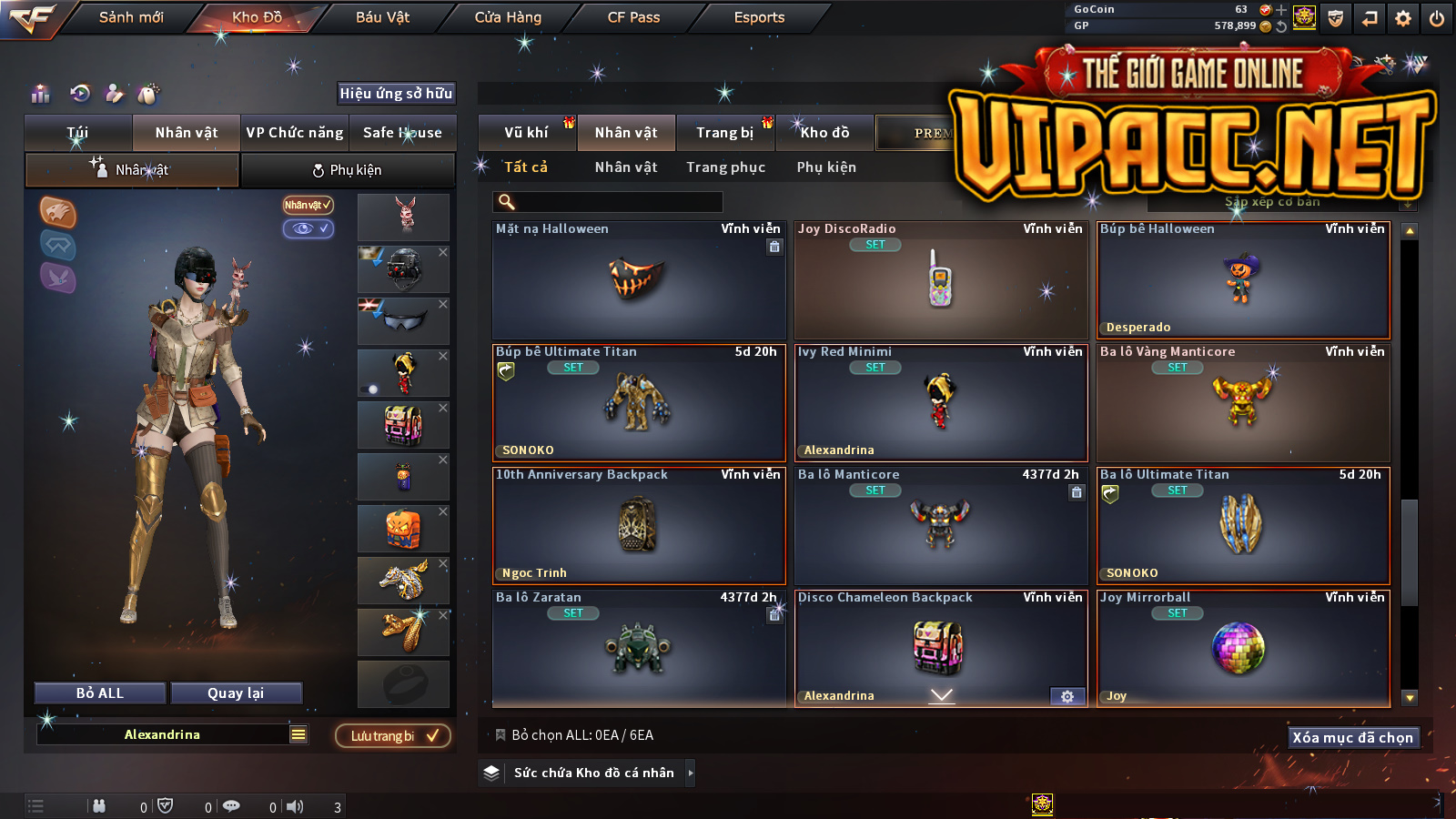
Task: Open the settings gear icon
Action: [1403, 18]
